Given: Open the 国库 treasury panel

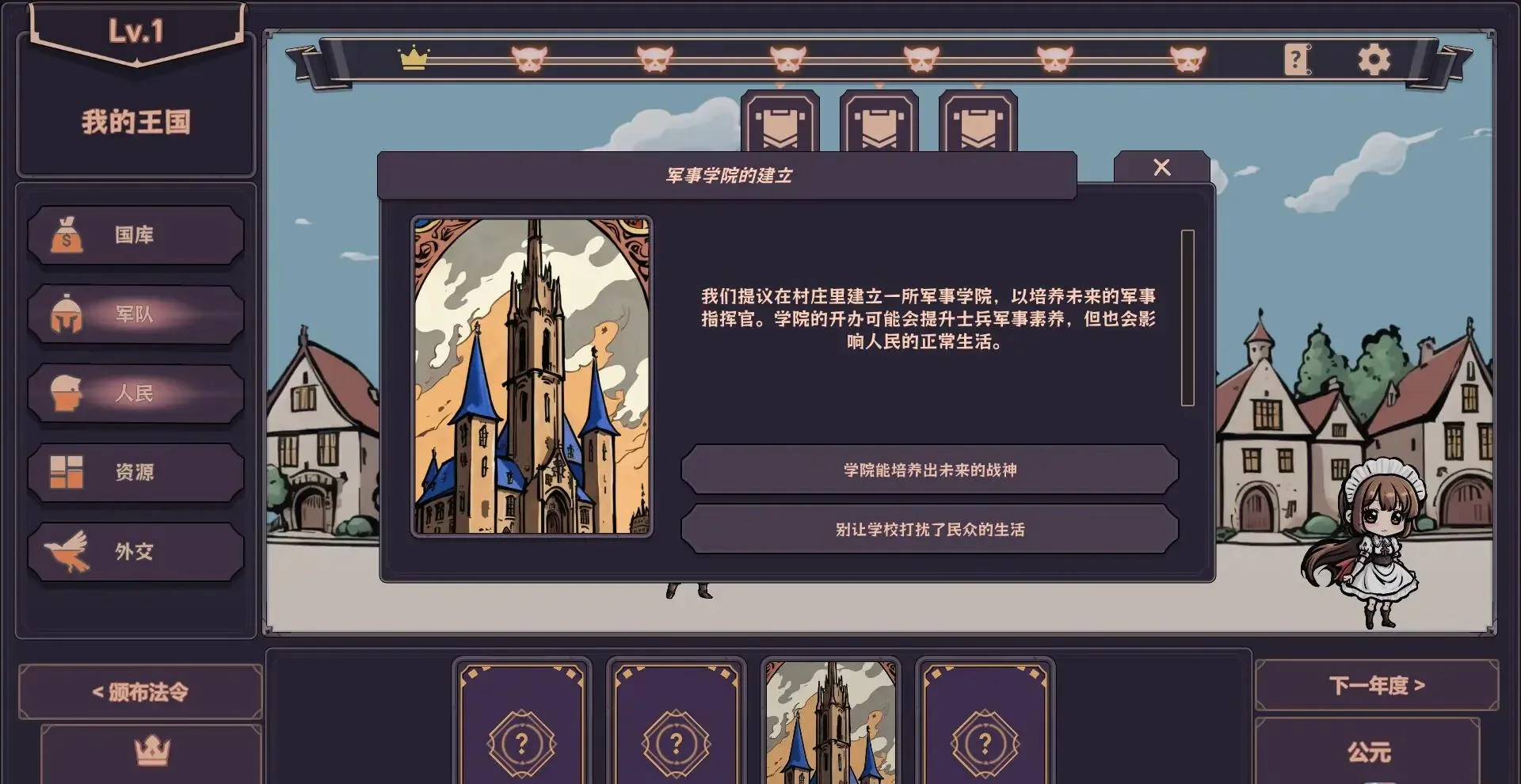Looking at the screenshot, I should pyautogui.click(x=135, y=235).
